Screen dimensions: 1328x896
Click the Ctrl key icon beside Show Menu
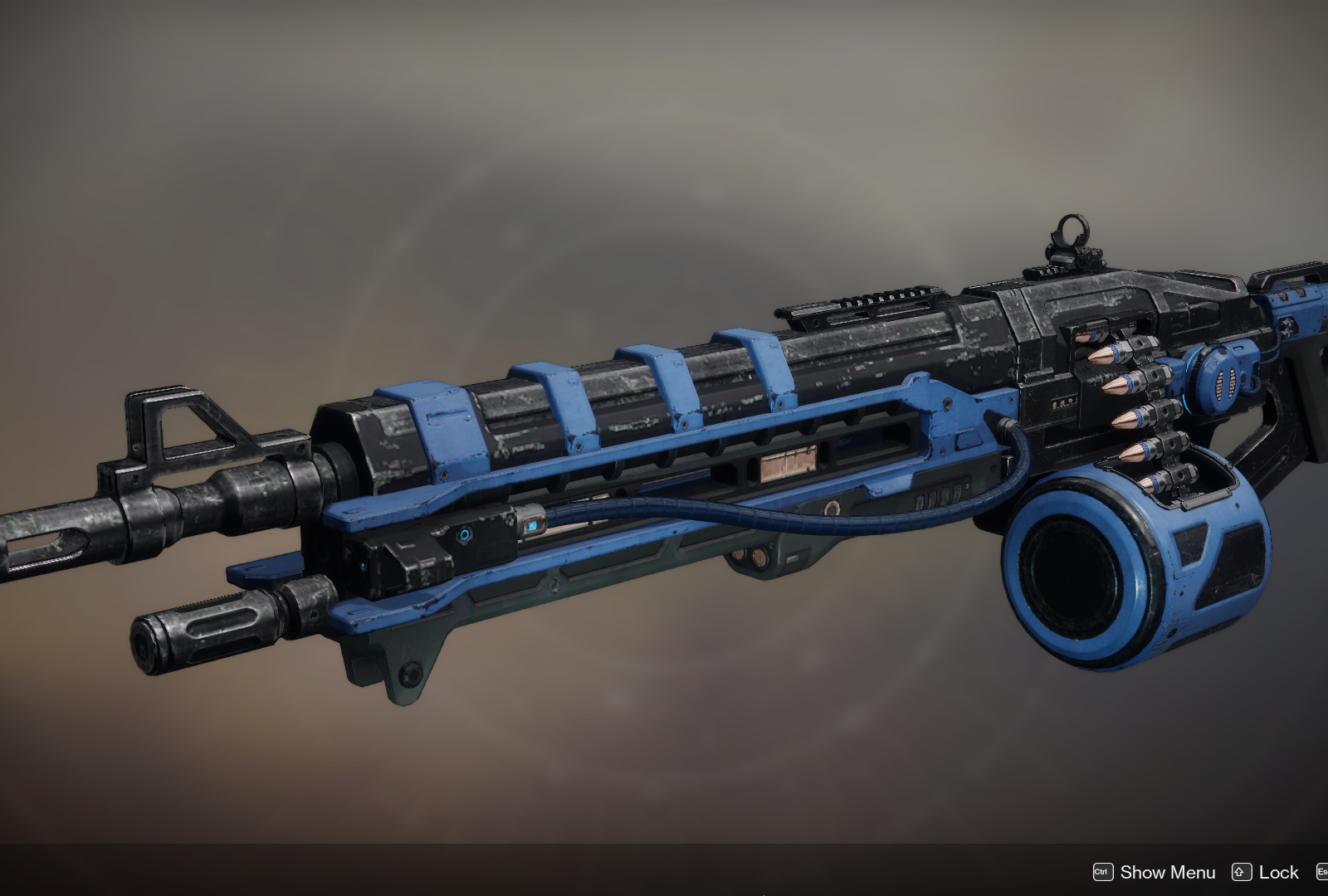click(x=1104, y=872)
